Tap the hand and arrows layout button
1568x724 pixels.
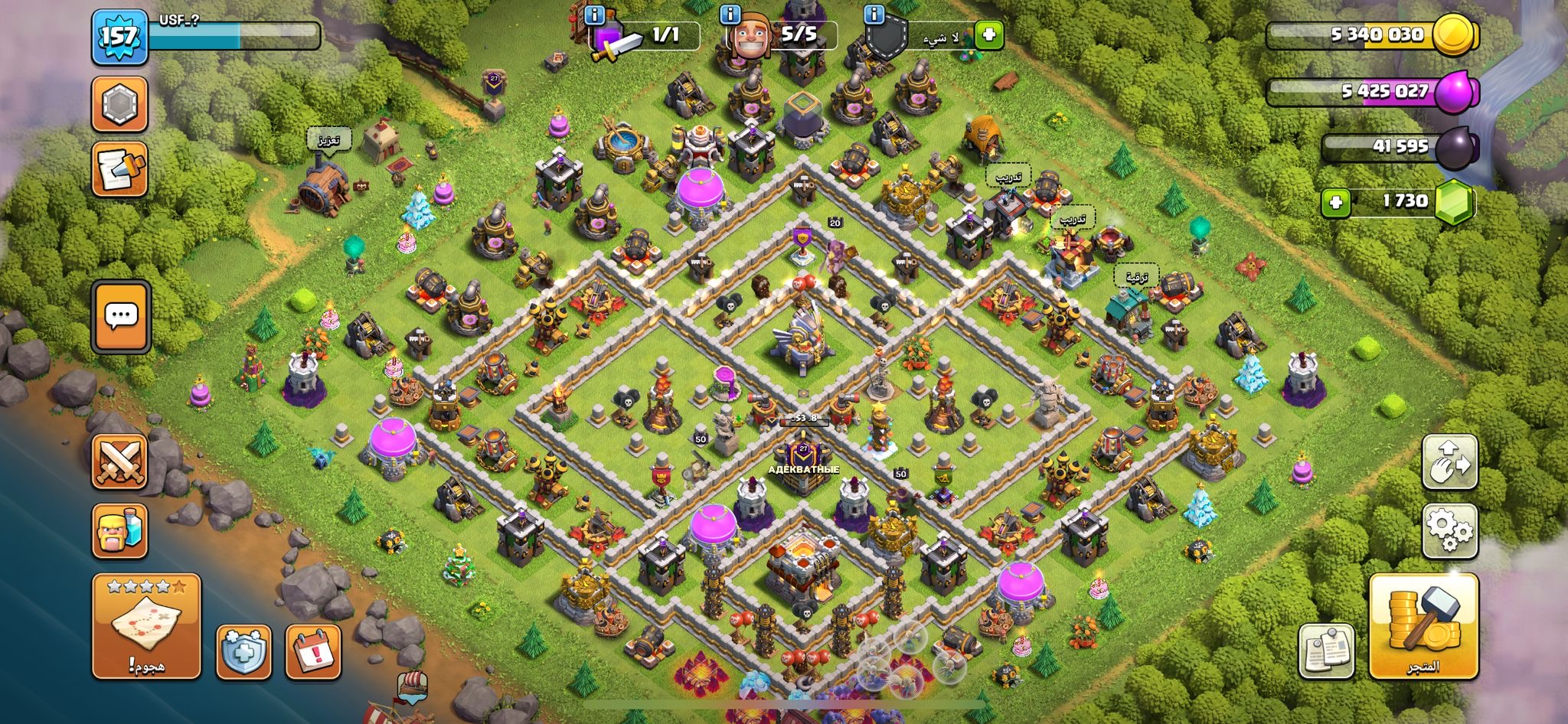(x=1449, y=461)
